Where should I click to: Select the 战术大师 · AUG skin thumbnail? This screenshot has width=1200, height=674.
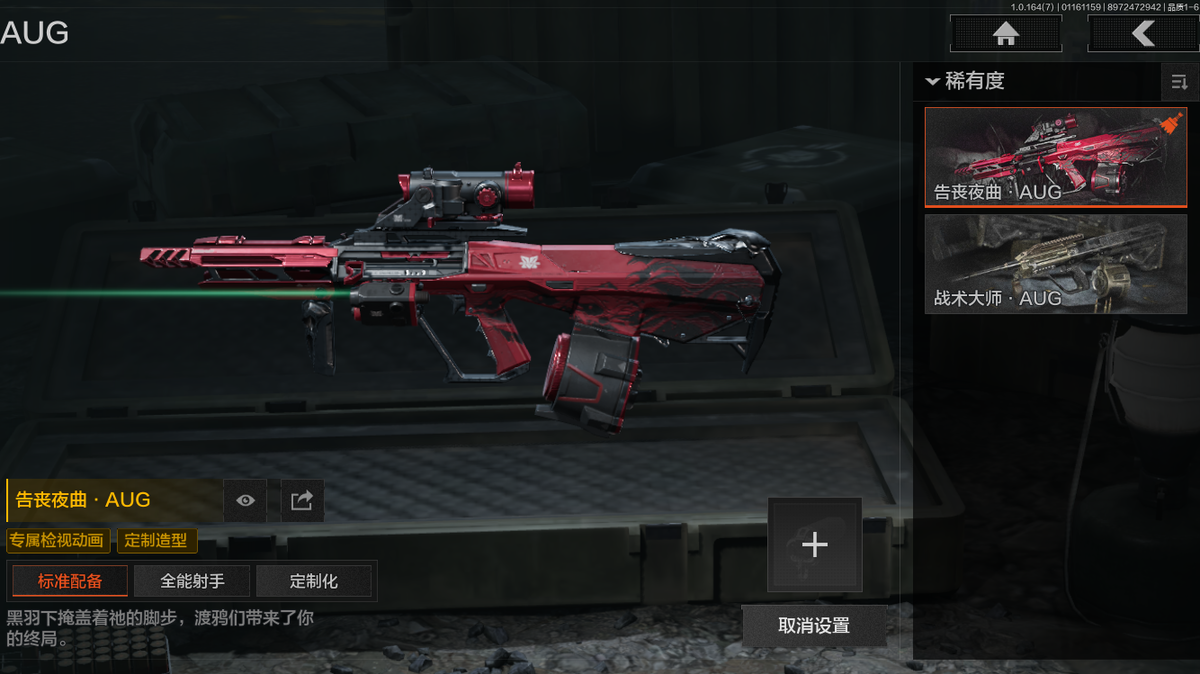(x=1055, y=263)
